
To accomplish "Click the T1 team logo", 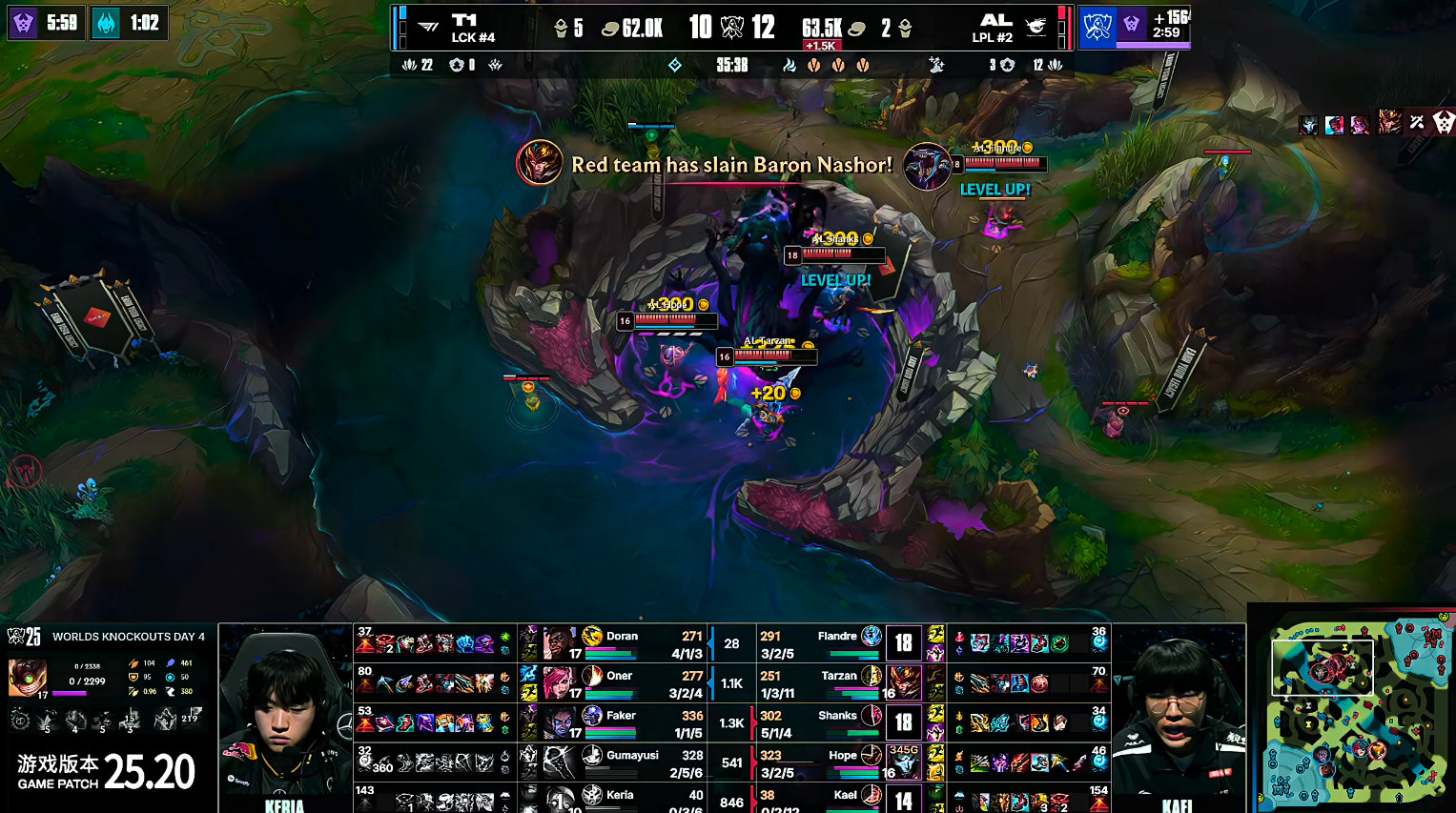I will [x=428, y=27].
